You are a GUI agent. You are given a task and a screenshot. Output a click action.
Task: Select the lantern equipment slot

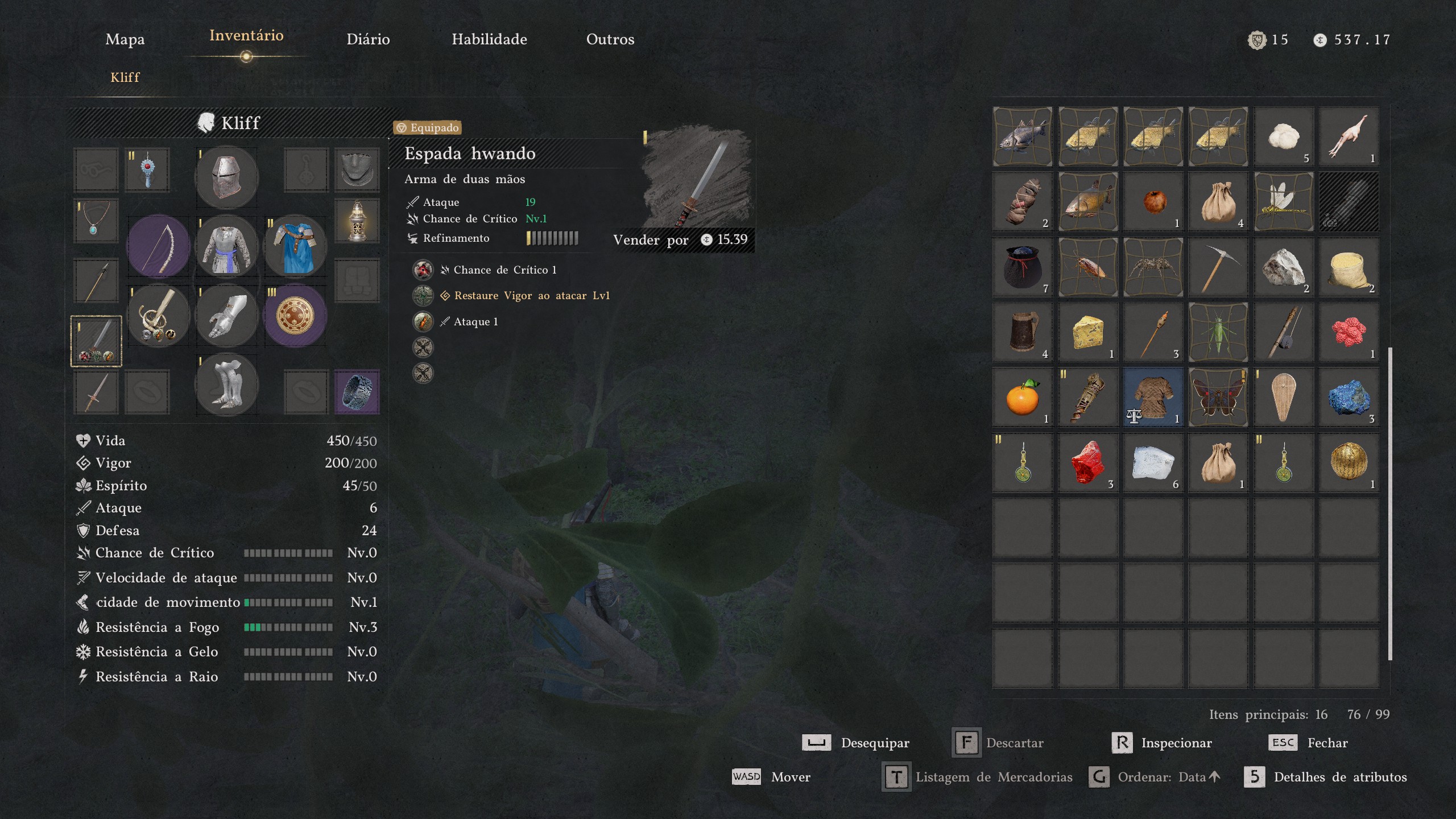point(357,221)
